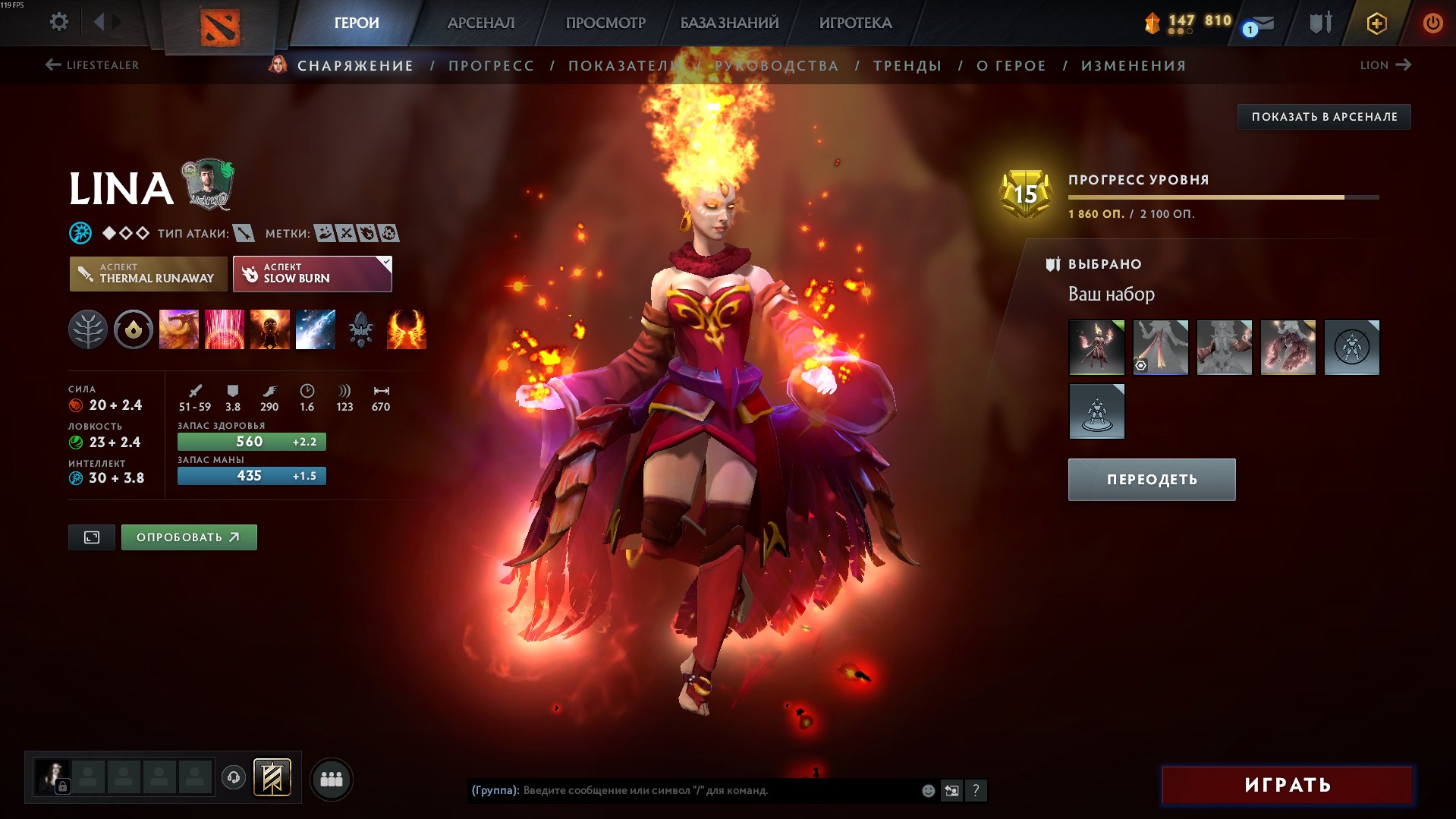Screen dimensions: 1456x819
Task: Click the headset voice chat icon
Action: (x=234, y=778)
